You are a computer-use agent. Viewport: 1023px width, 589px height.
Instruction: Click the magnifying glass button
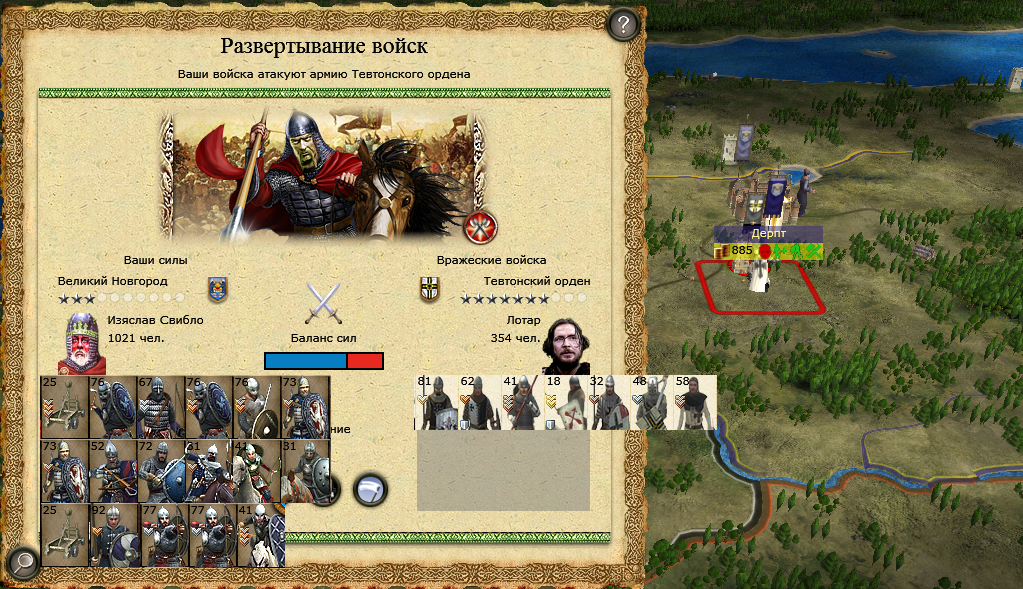[22, 564]
